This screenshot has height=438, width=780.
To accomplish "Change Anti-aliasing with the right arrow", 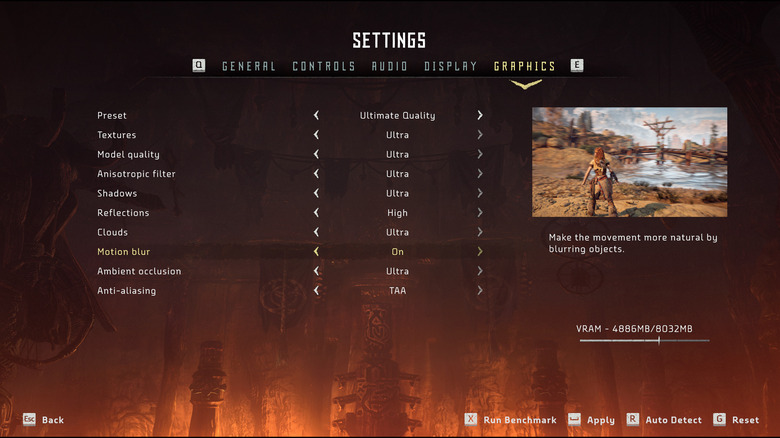I will pyautogui.click(x=480, y=291).
